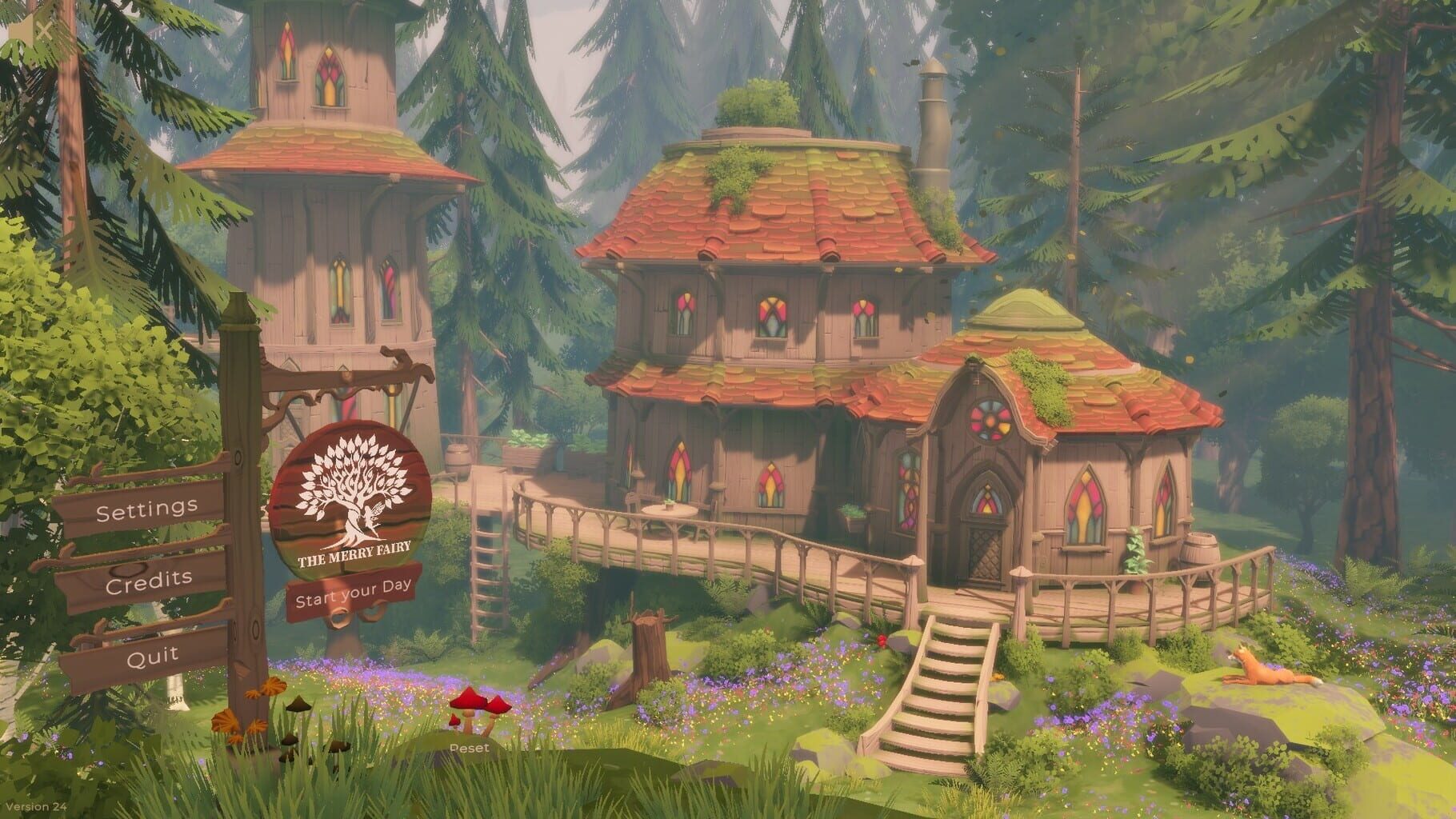The width and height of the screenshot is (1456, 819).
Task: Click the circular stained glass rose window
Action: [988, 422]
